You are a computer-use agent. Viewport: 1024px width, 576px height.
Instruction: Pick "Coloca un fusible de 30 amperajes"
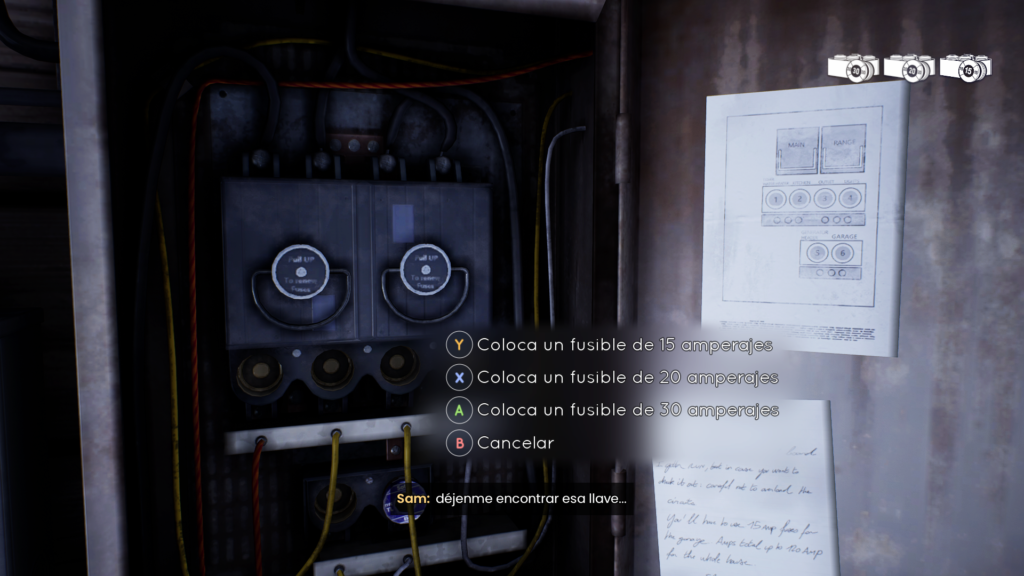(627, 410)
